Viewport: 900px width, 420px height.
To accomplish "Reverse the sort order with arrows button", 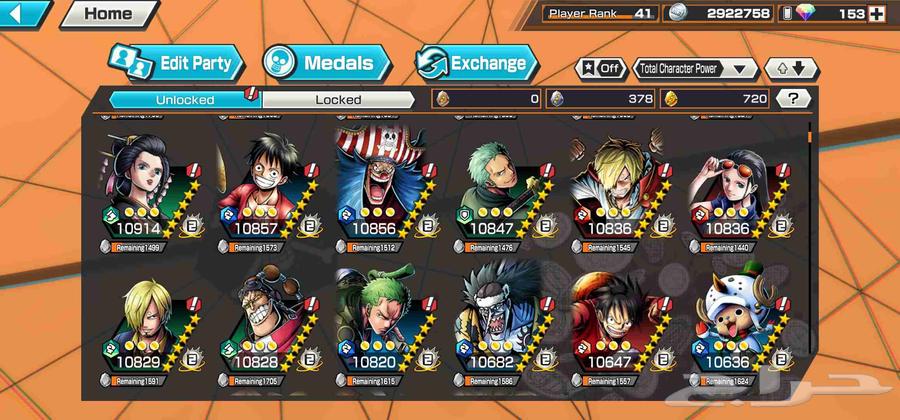I will [x=791, y=69].
